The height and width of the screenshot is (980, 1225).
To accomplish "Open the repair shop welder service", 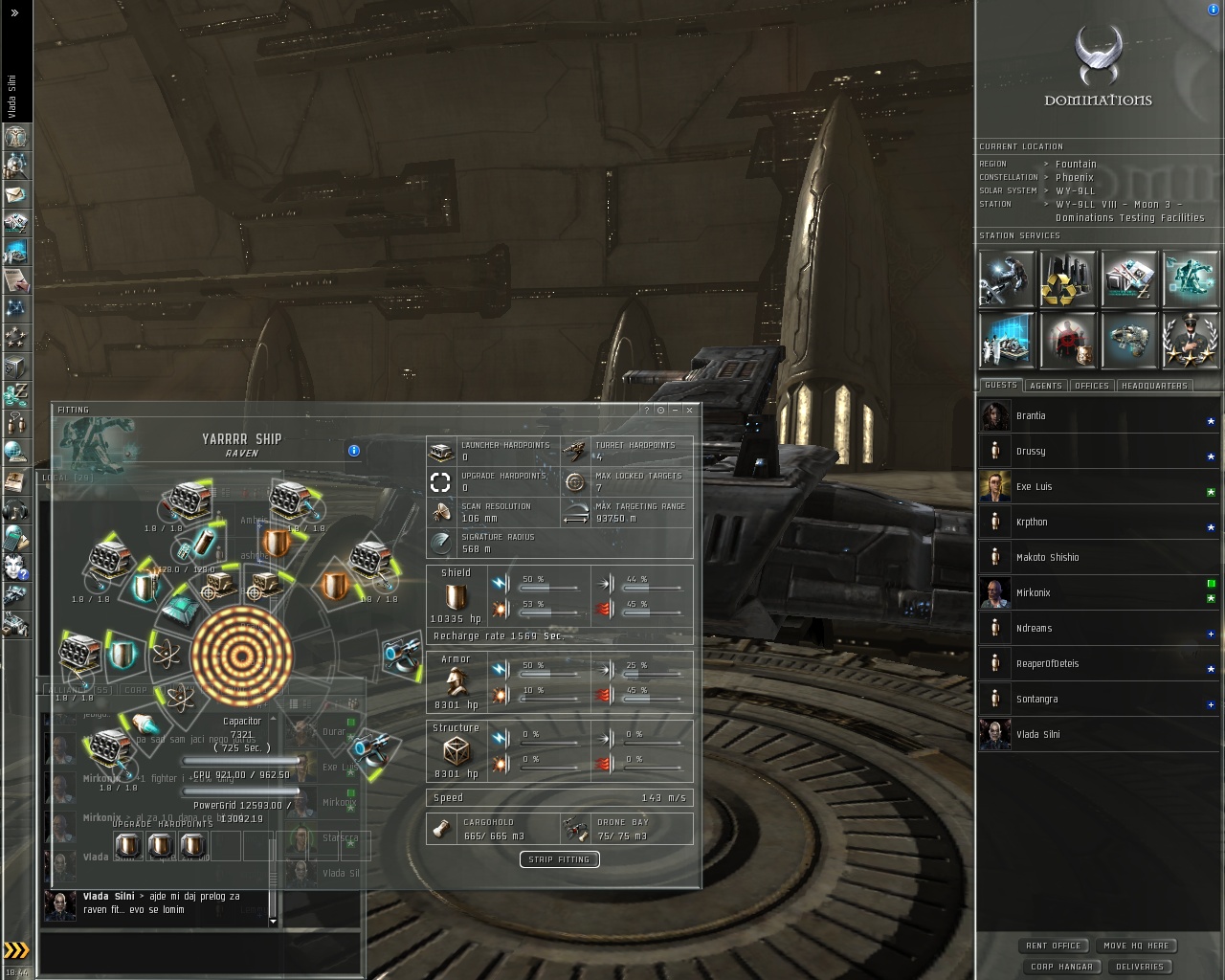I will click(x=1007, y=278).
